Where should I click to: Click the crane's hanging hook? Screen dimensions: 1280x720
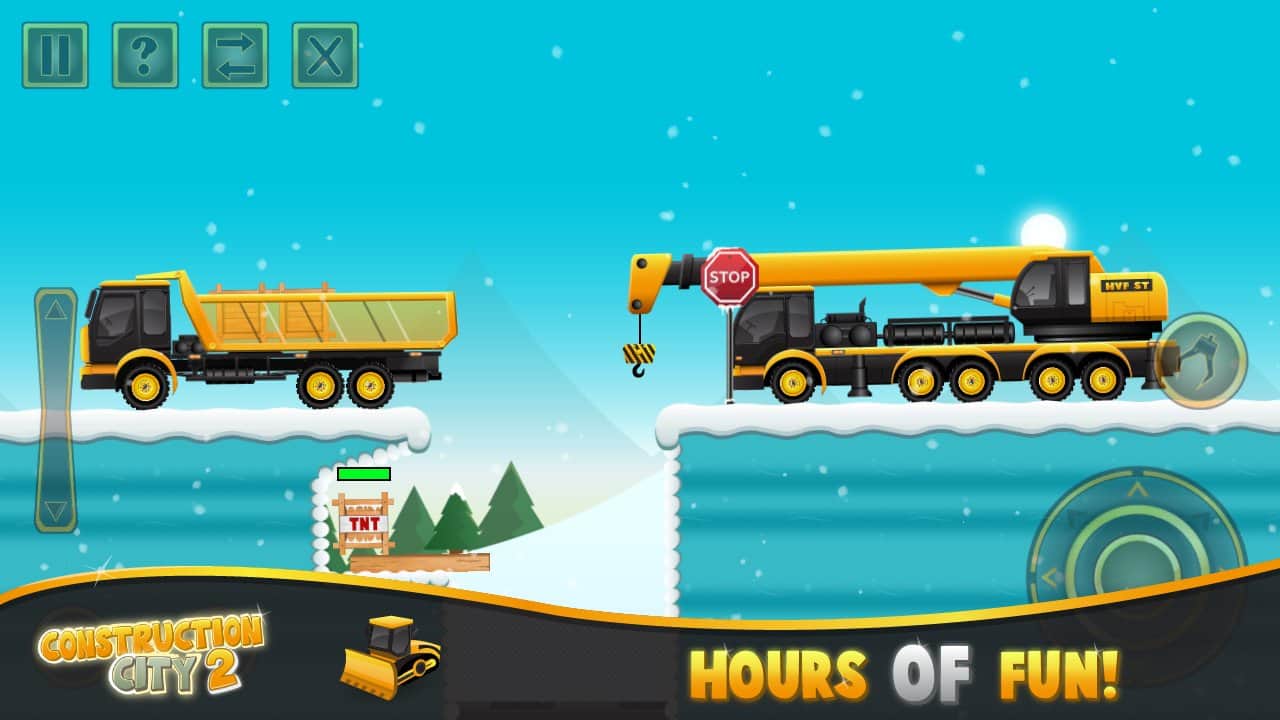click(640, 355)
